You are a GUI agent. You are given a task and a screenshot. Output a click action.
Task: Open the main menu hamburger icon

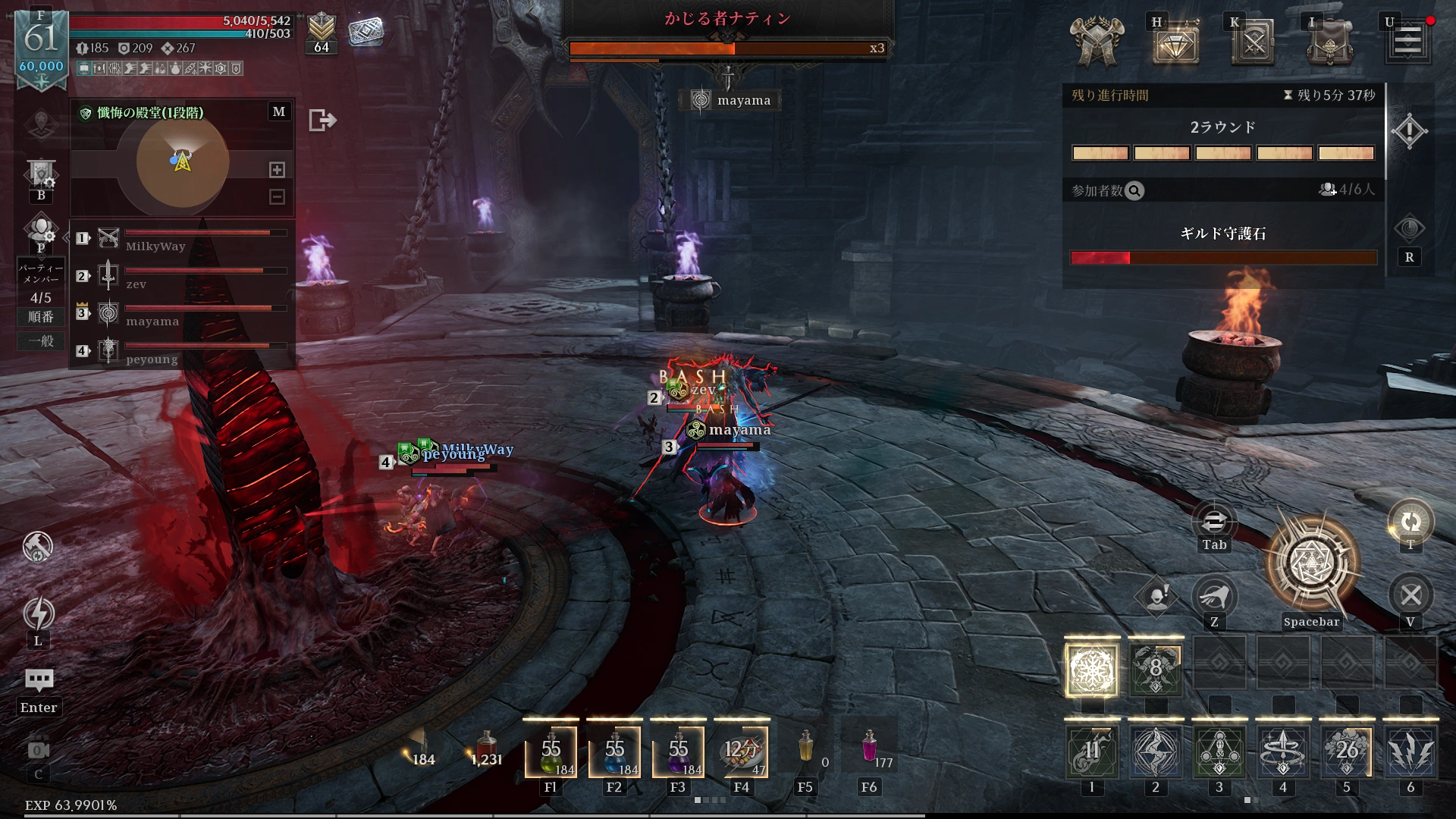point(1407,41)
